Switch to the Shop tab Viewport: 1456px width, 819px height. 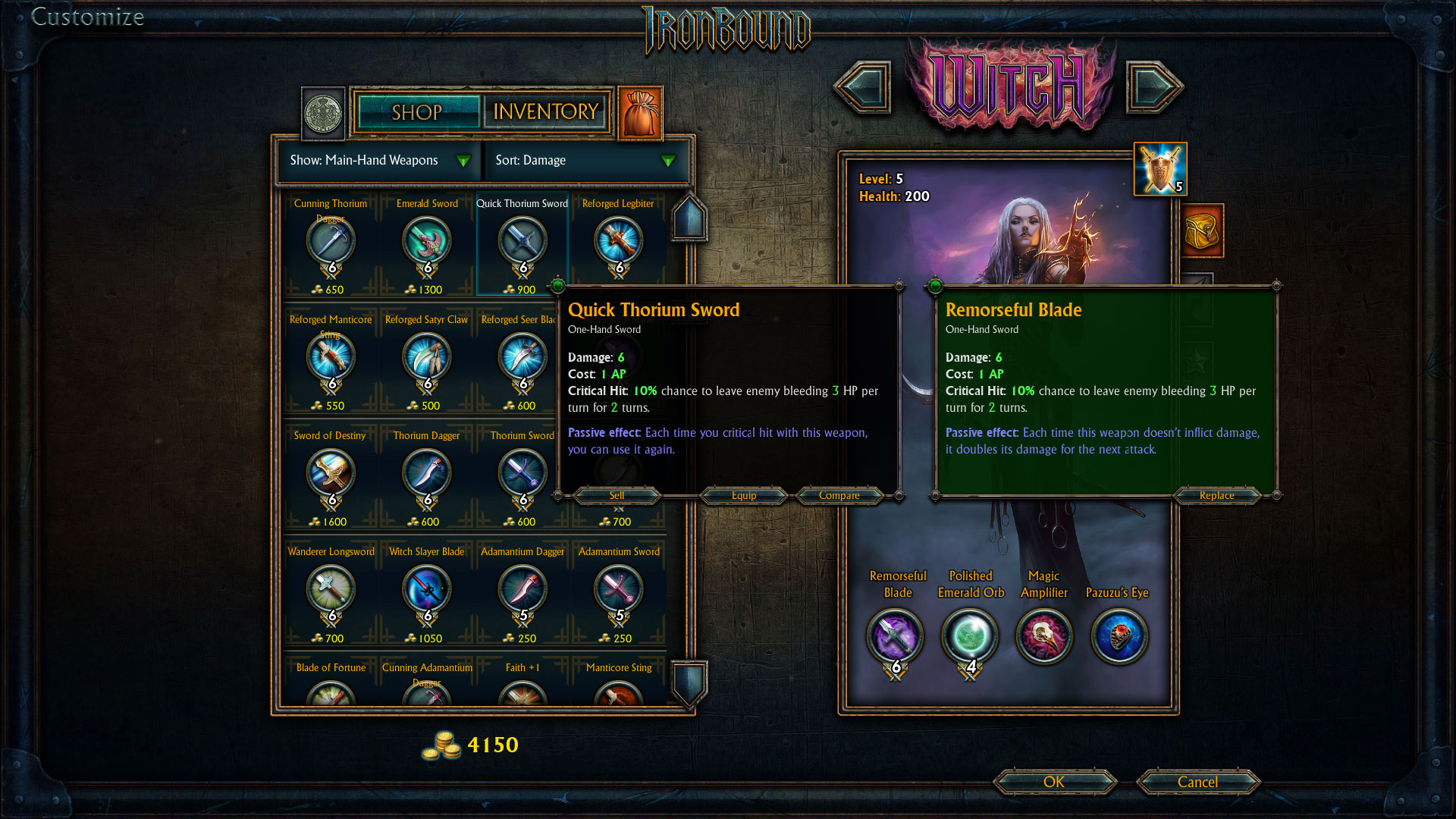coord(416,112)
